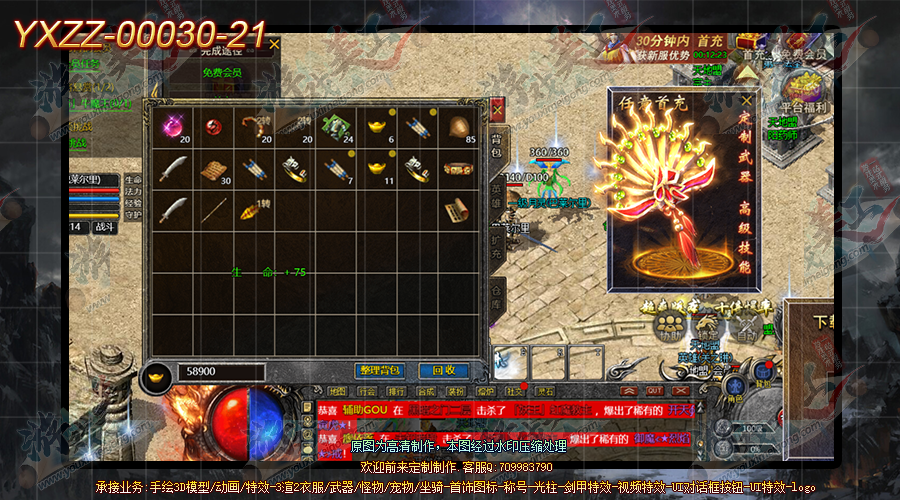Screen dimensions: 900x500
Task: Open the 地图 map menu button
Action: [x=337, y=391]
